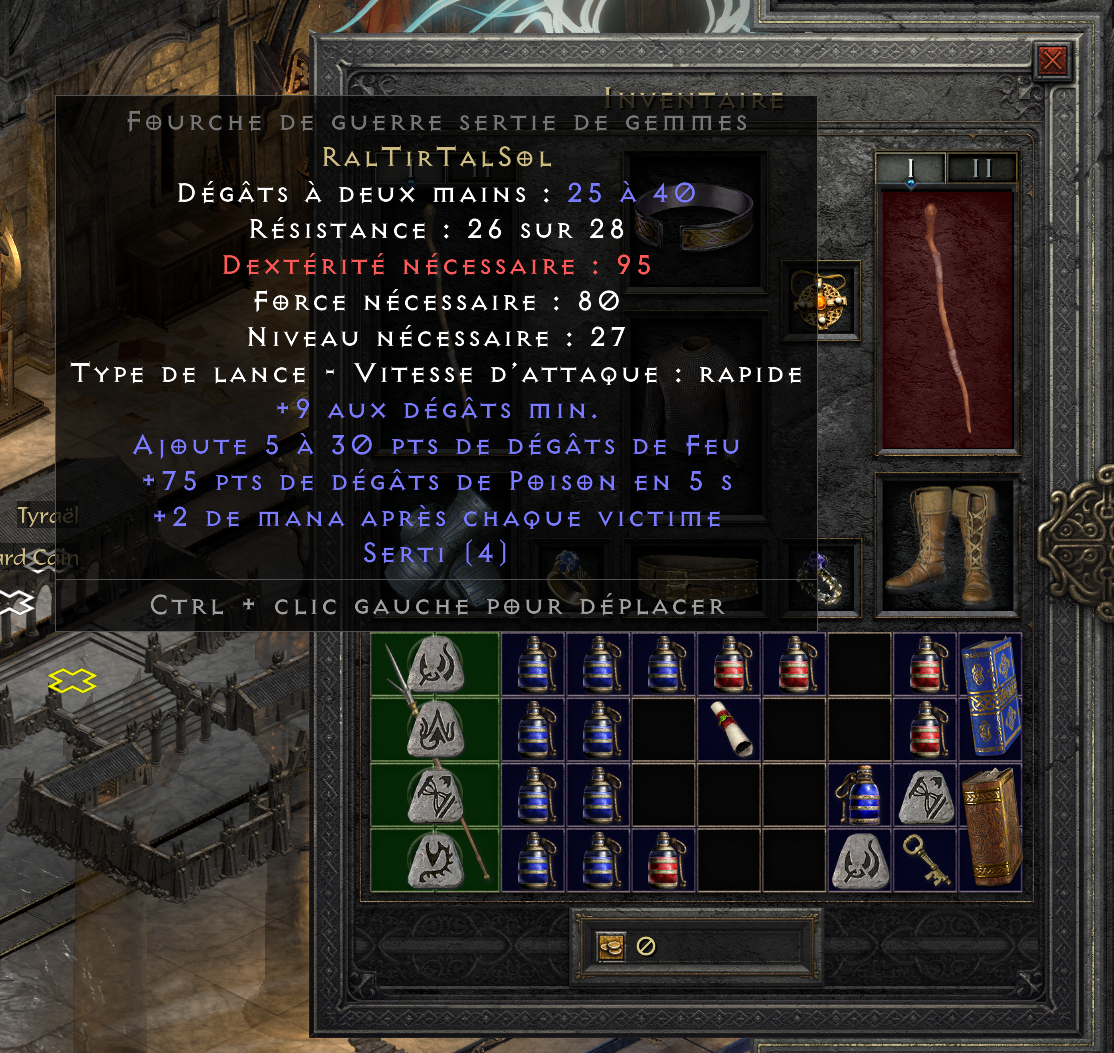Open the blue tome in inventory

click(990, 697)
